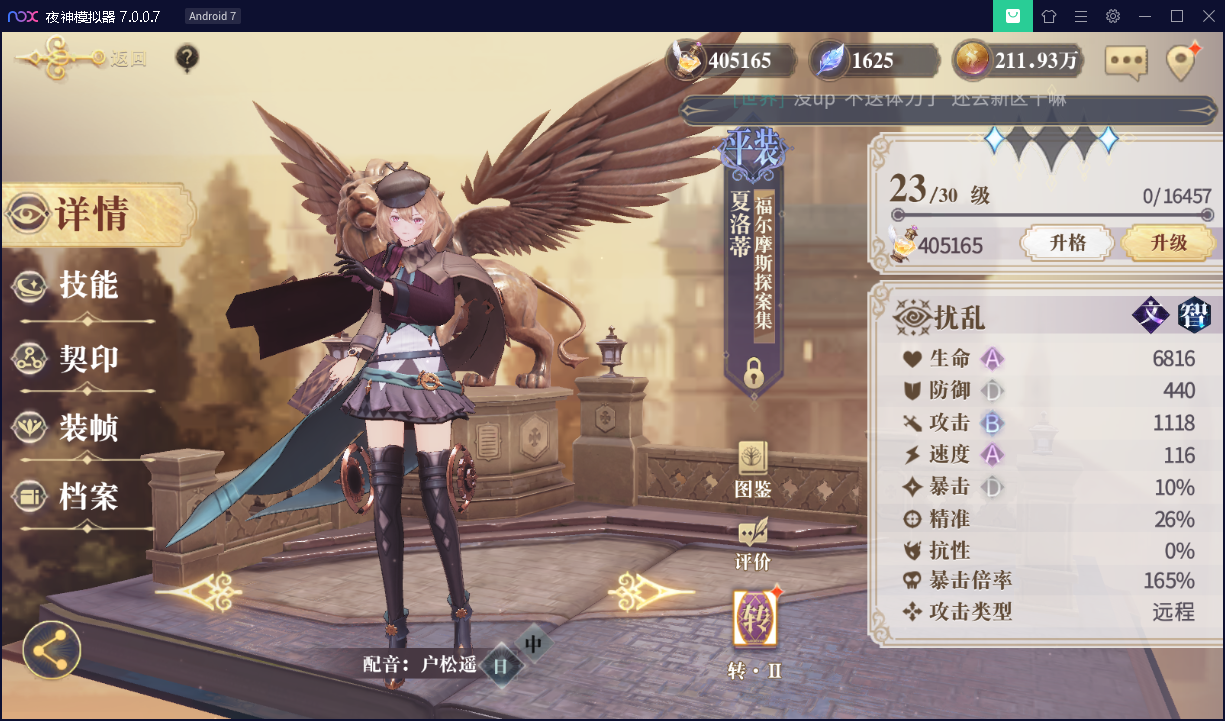Image resolution: width=1225 pixels, height=721 pixels.
Task: Show the next character with right arrow
Action: (639, 593)
